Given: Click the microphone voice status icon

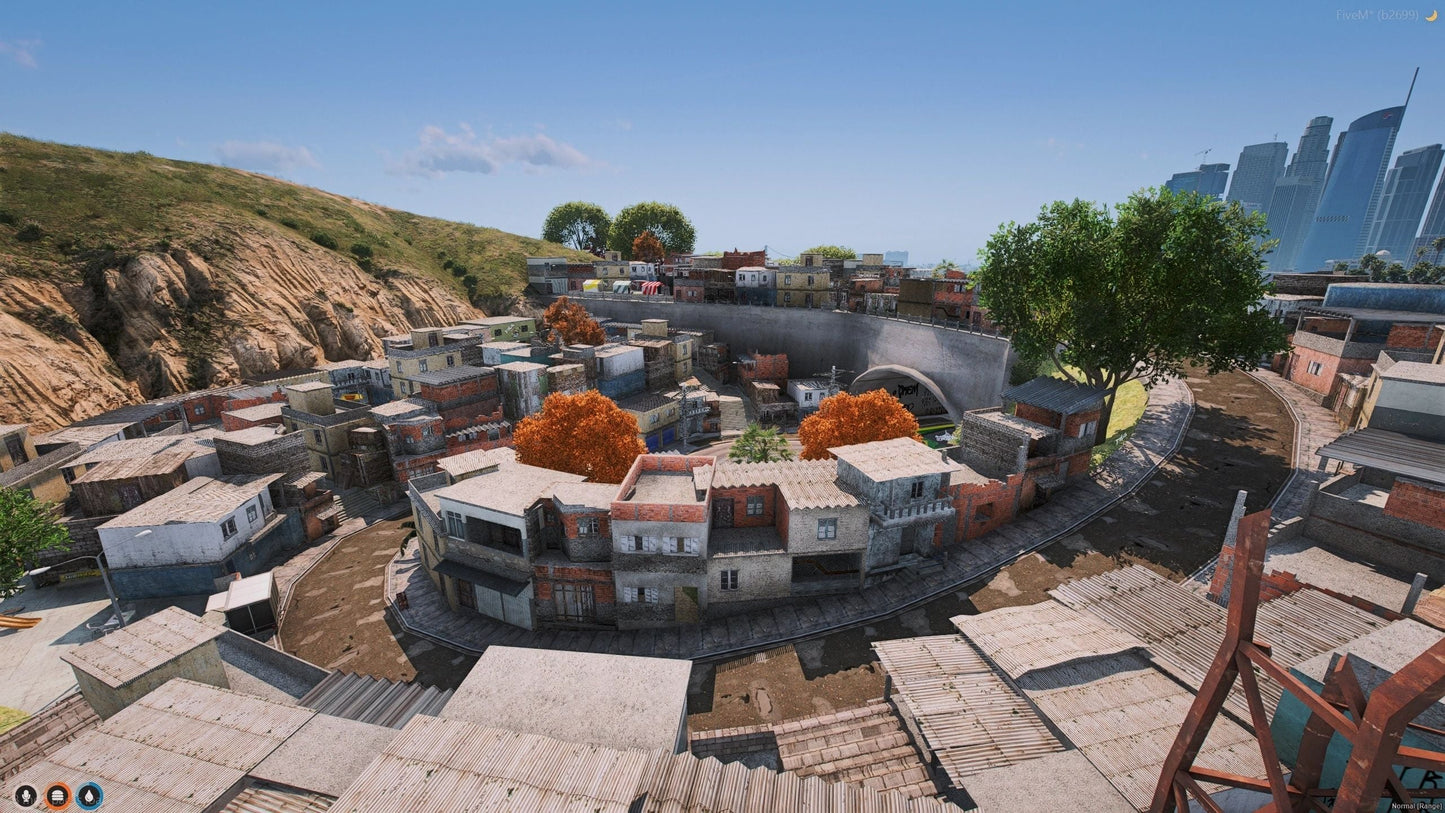Looking at the screenshot, I should coord(26,796).
